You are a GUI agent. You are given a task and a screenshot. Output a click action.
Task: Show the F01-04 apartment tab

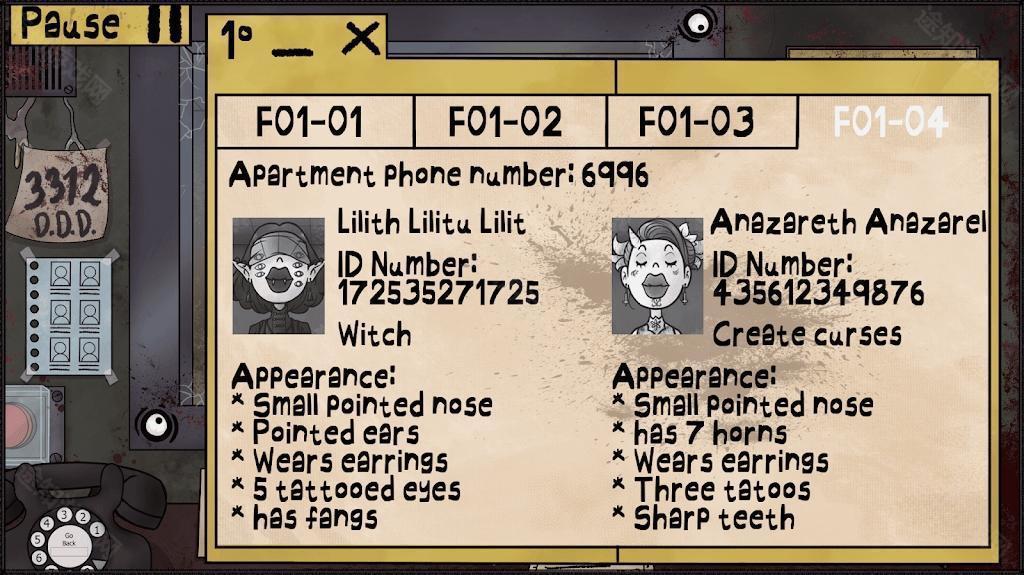pyautogui.click(x=890, y=122)
